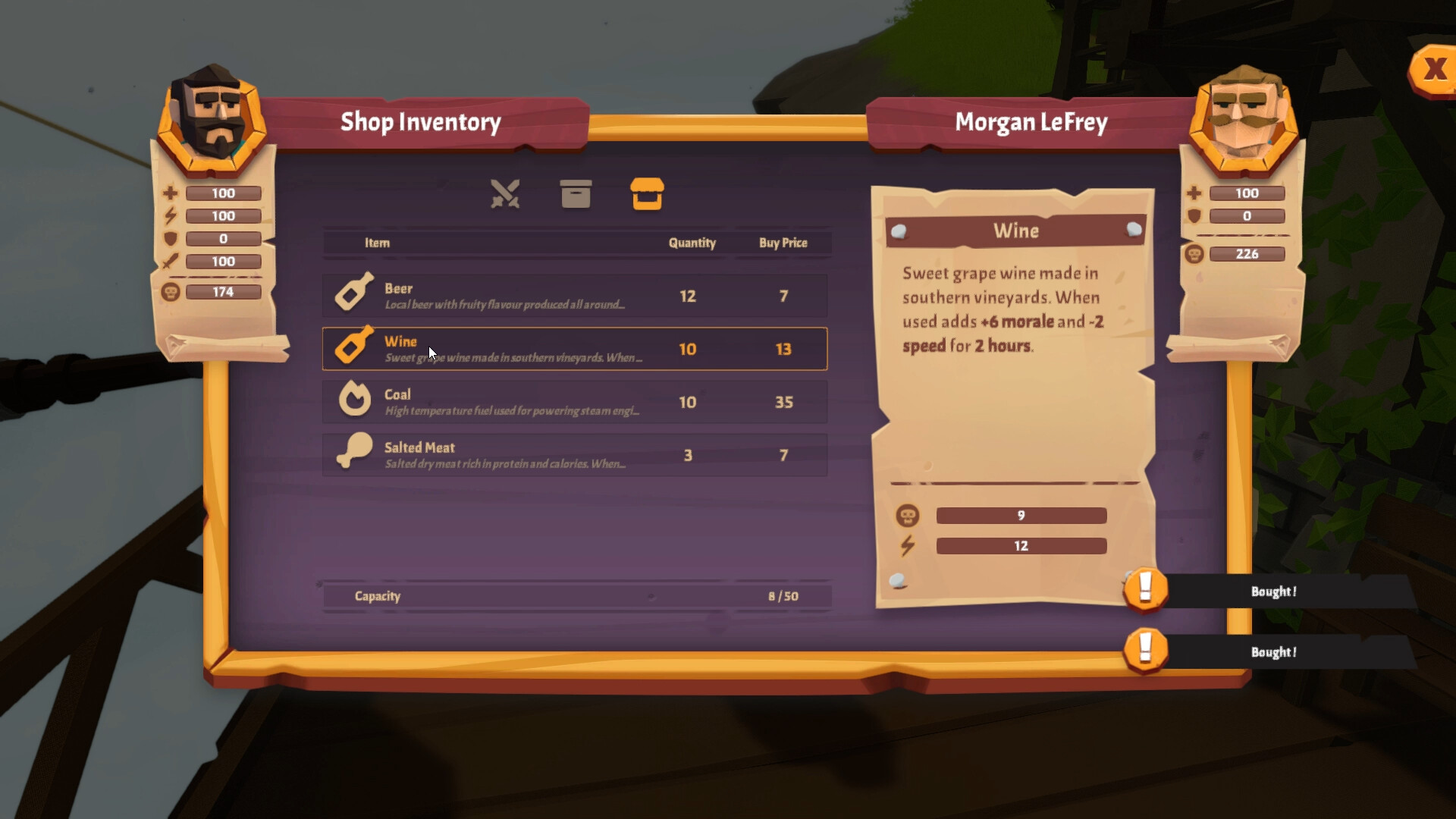Image resolution: width=1456 pixels, height=819 pixels.
Task: Click Morgan LeFrey's skull coin icon
Action: 1193,253
